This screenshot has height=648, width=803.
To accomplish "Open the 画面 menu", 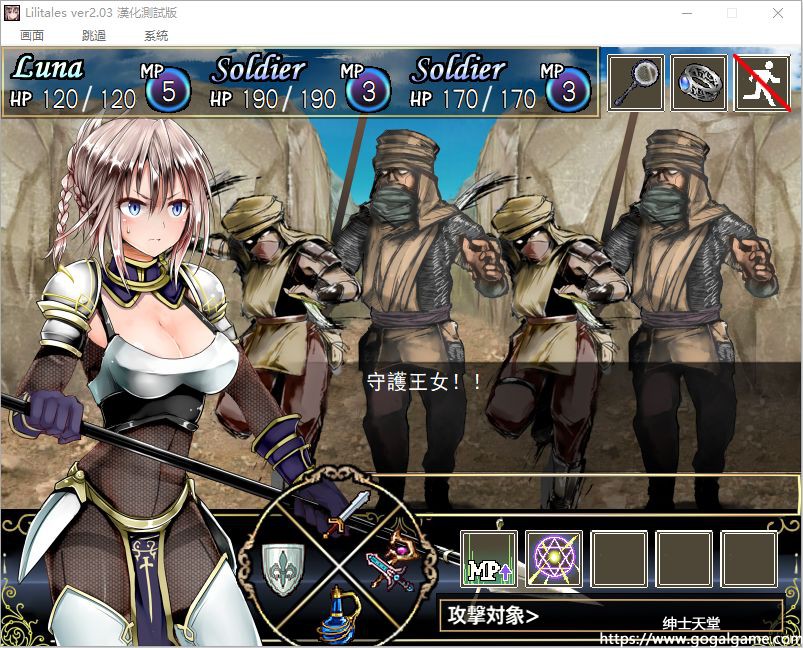I will (32, 35).
